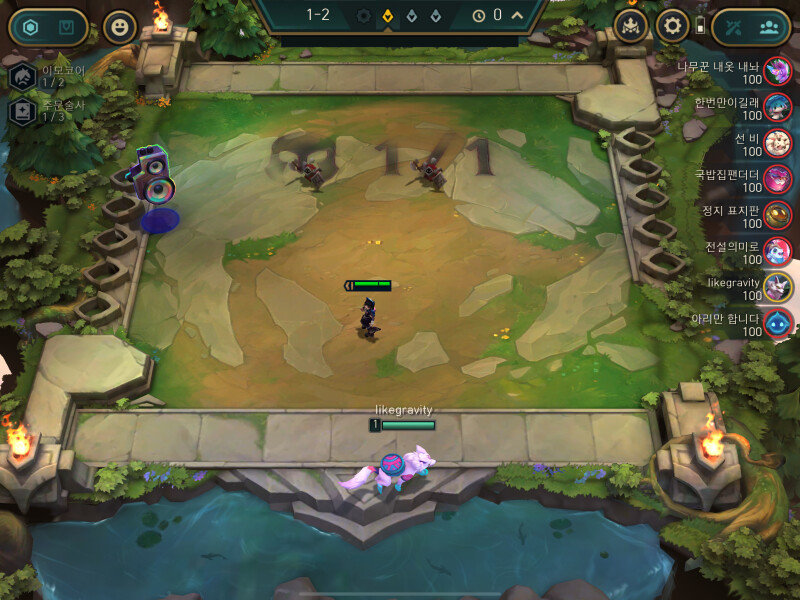Open the crown icon button beside settings
The image size is (800, 600).
coord(630,25)
